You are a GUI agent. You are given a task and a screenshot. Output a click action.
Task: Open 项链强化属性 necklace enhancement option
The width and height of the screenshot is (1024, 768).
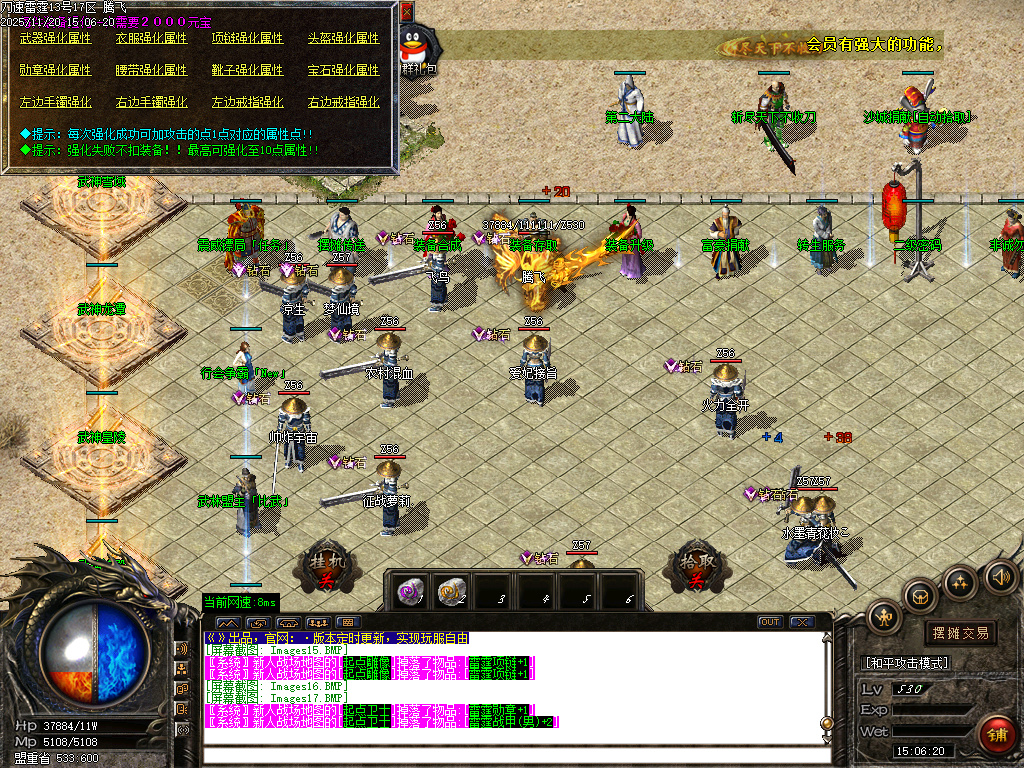[x=247, y=38]
